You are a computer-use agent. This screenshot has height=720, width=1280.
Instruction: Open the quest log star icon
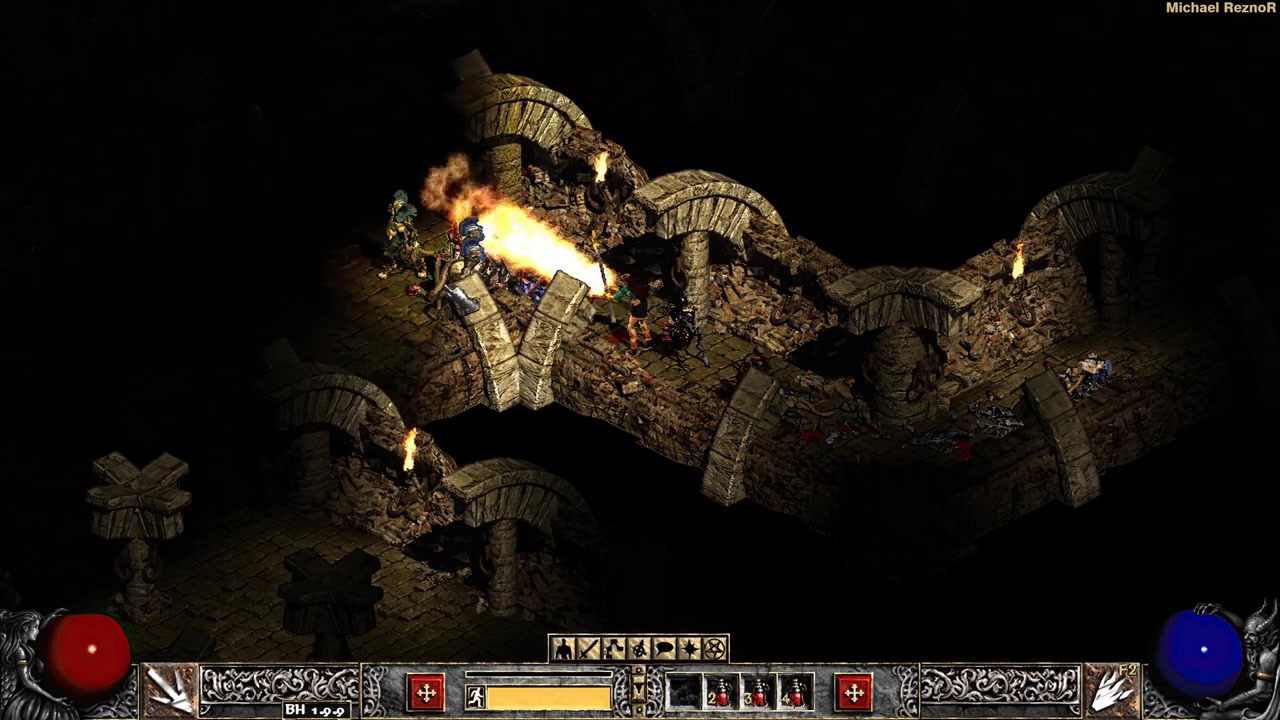(689, 650)
